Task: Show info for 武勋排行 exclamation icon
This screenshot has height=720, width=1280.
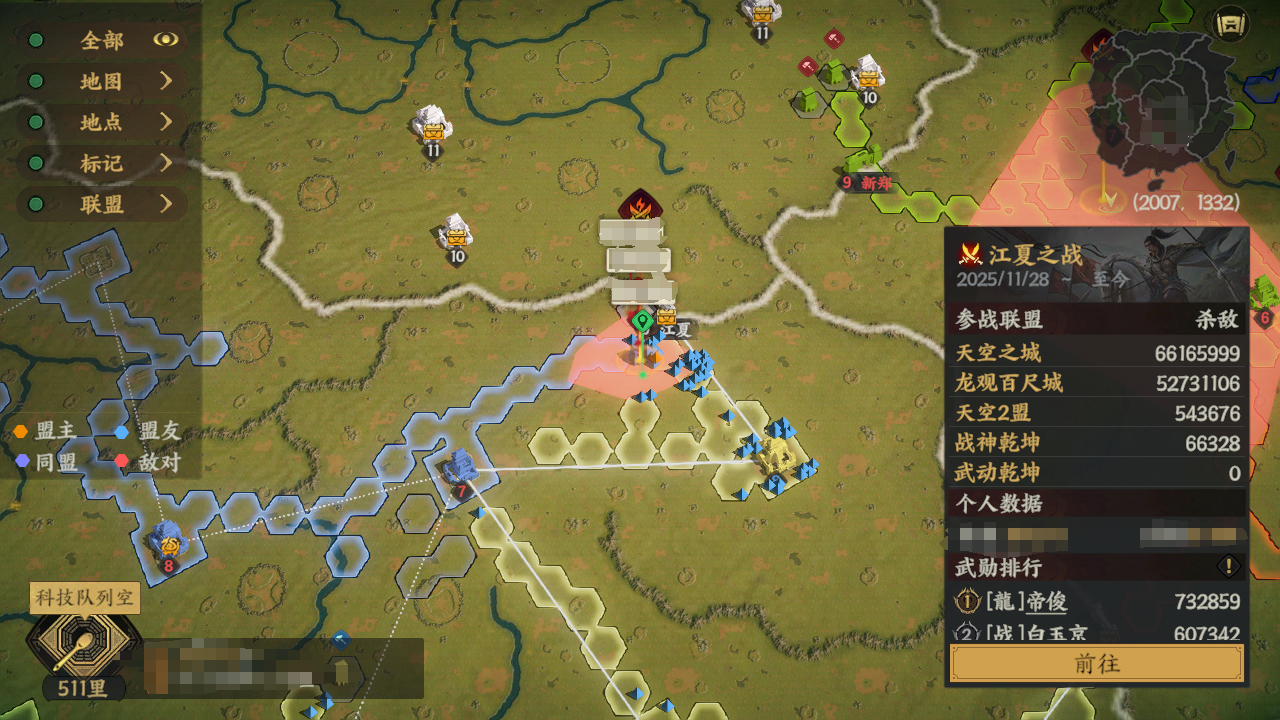Action: [1228, 567]
